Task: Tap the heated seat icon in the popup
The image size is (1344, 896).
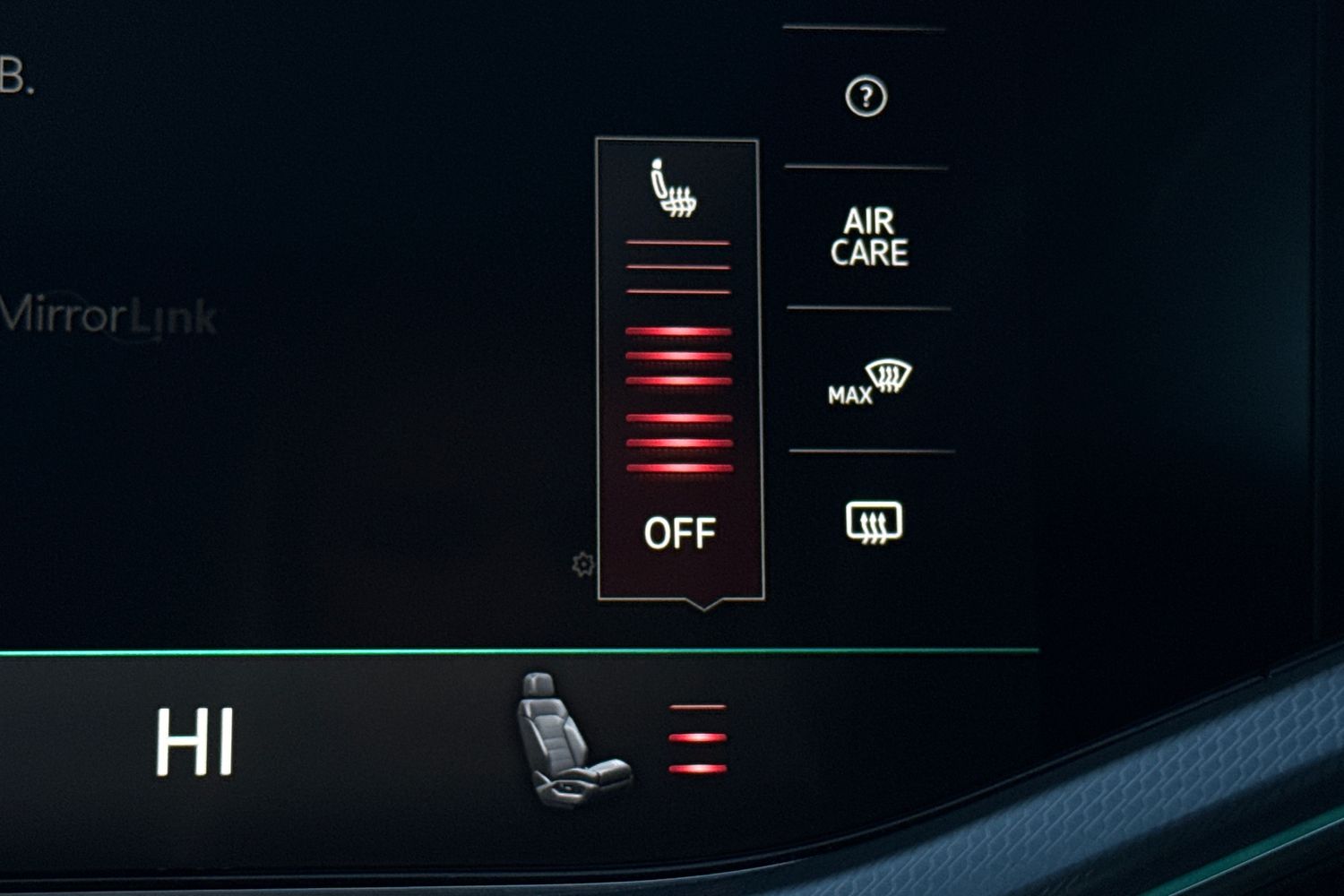Action: coord(673,189)
